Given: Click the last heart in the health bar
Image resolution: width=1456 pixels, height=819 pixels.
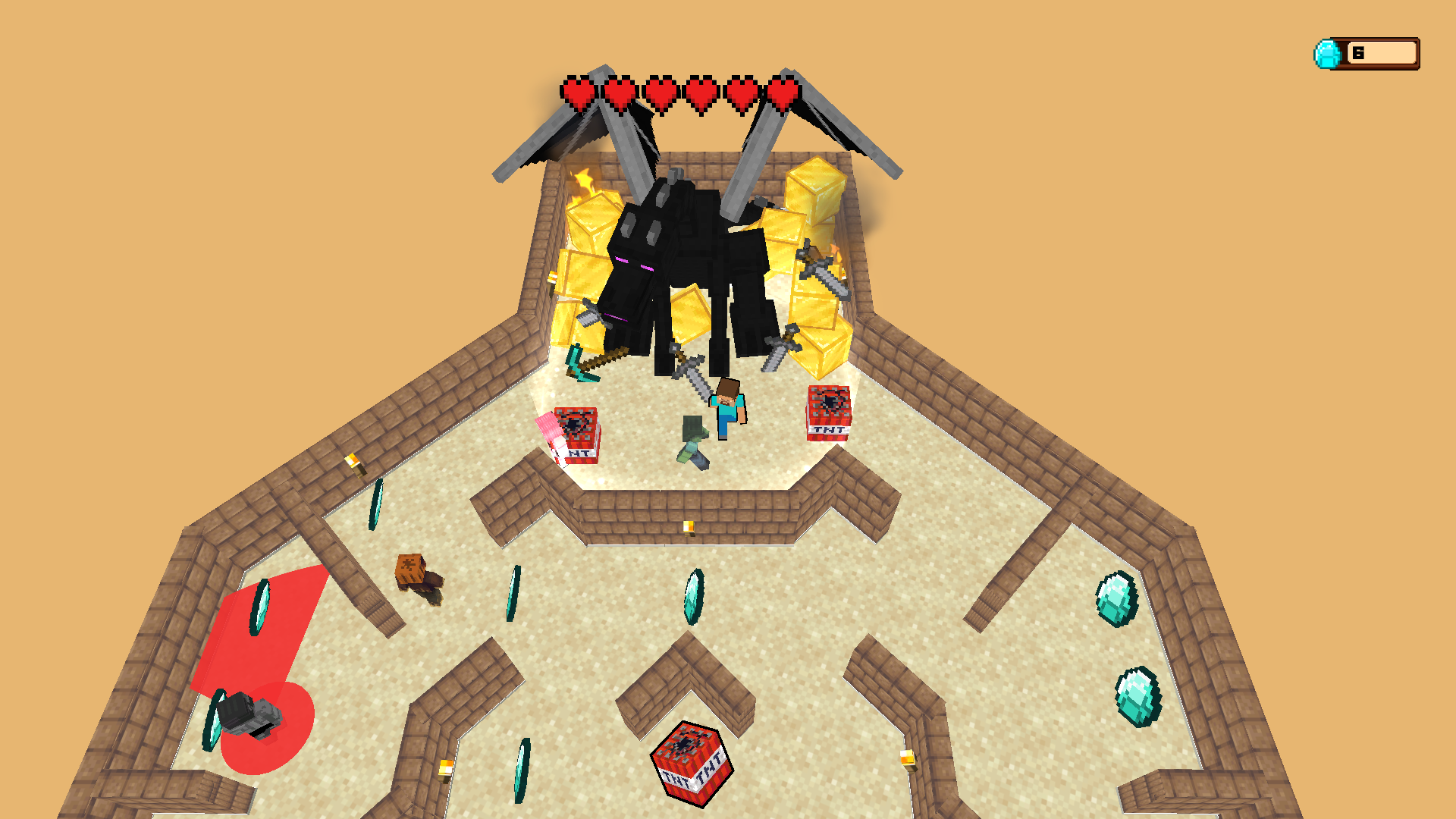Looking at the screenshot, I should 785,93.
